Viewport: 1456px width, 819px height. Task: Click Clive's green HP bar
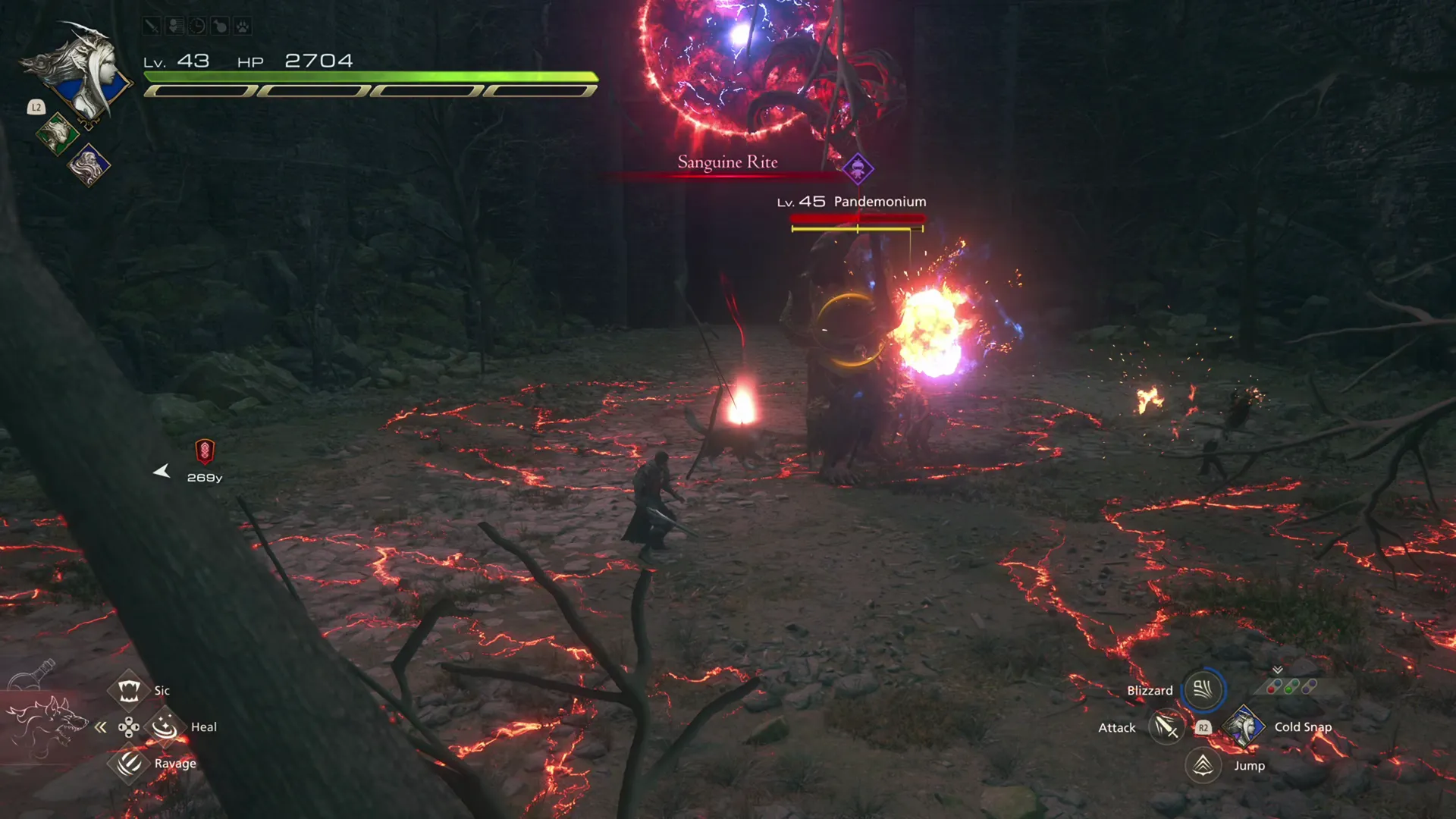(x=372, y=76)
